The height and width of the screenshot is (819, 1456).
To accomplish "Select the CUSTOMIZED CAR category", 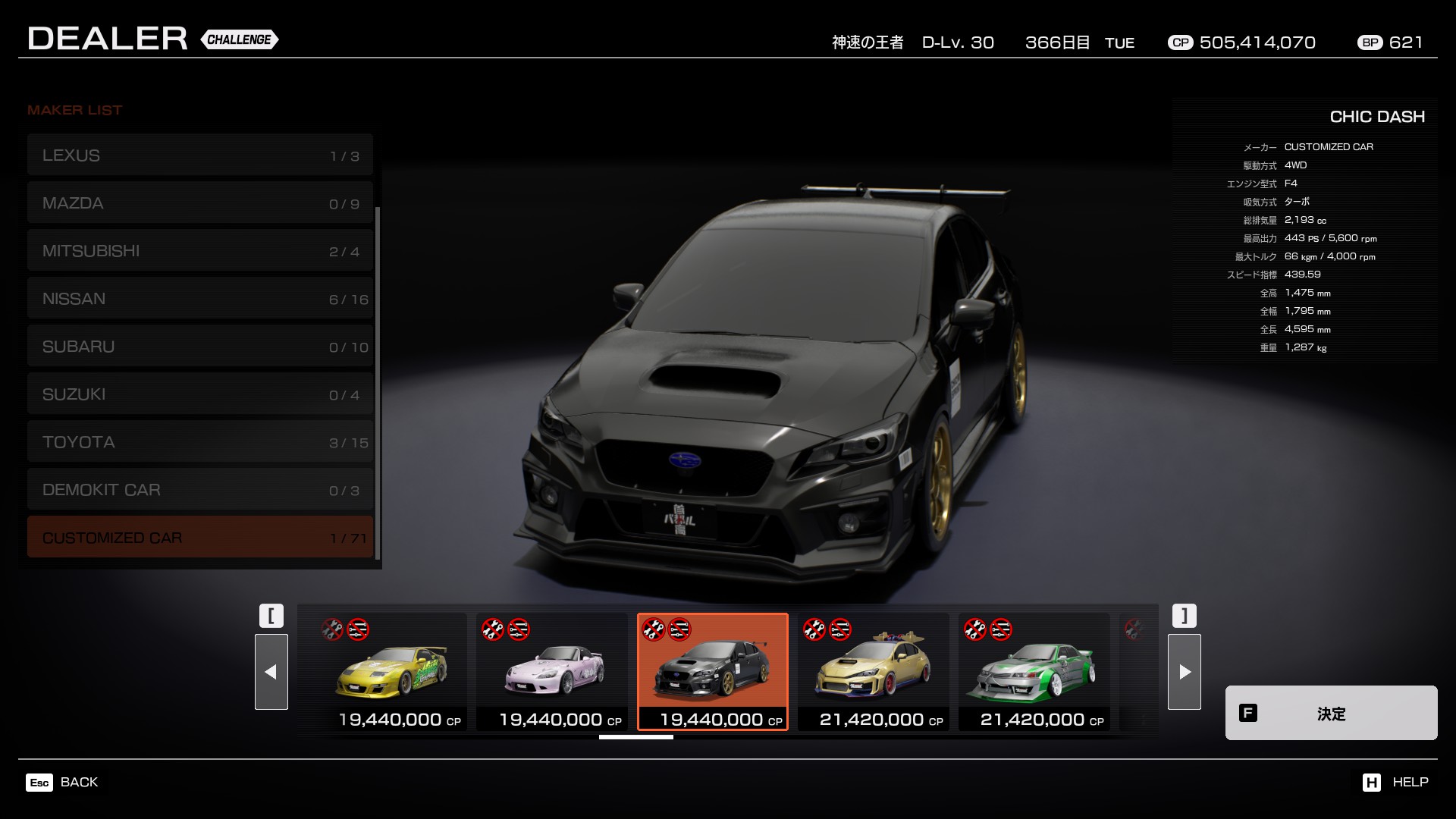I will [200, 538].
